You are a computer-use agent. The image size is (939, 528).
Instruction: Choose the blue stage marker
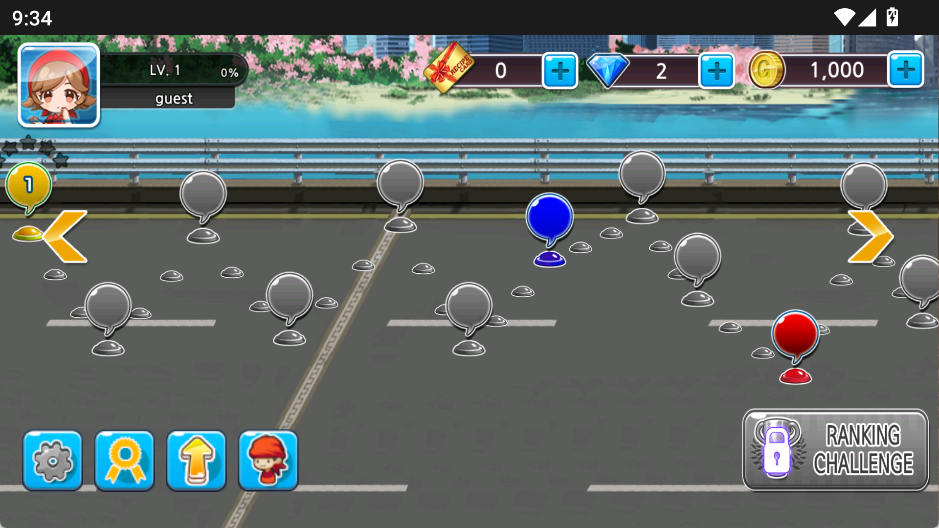[x=549, y=219]
